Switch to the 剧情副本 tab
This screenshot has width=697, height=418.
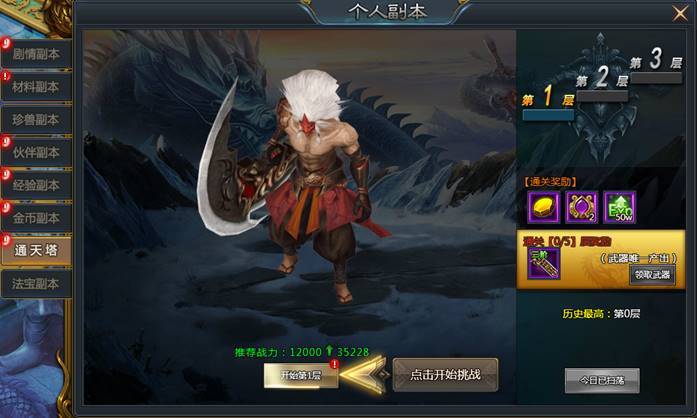tap(36, 55)
